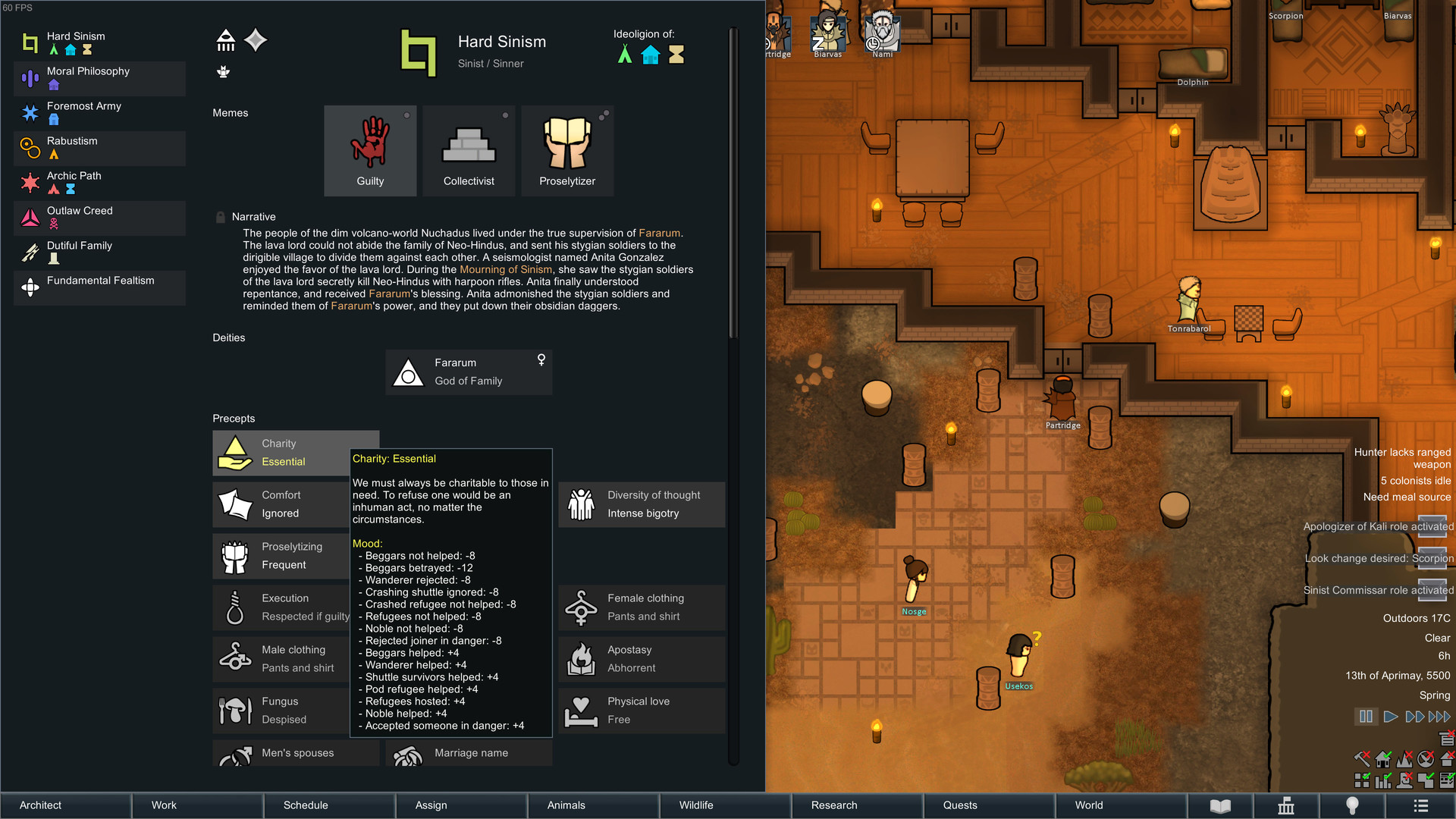Select the Guilty meme
Image resolution: width=1456 pixels, height=819 pixels.
370,149
